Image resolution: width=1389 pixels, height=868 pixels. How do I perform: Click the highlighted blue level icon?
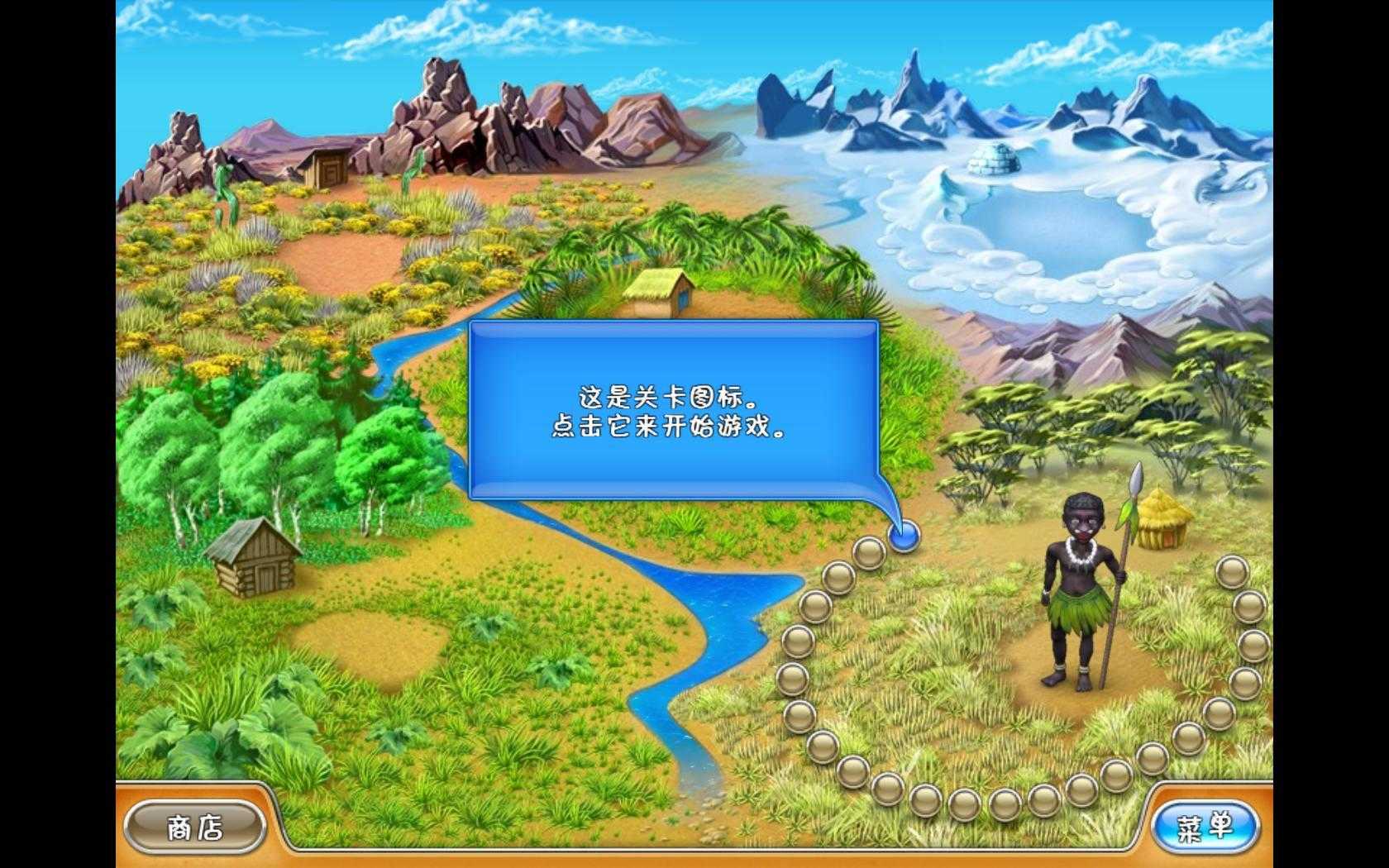pos(905,536)
